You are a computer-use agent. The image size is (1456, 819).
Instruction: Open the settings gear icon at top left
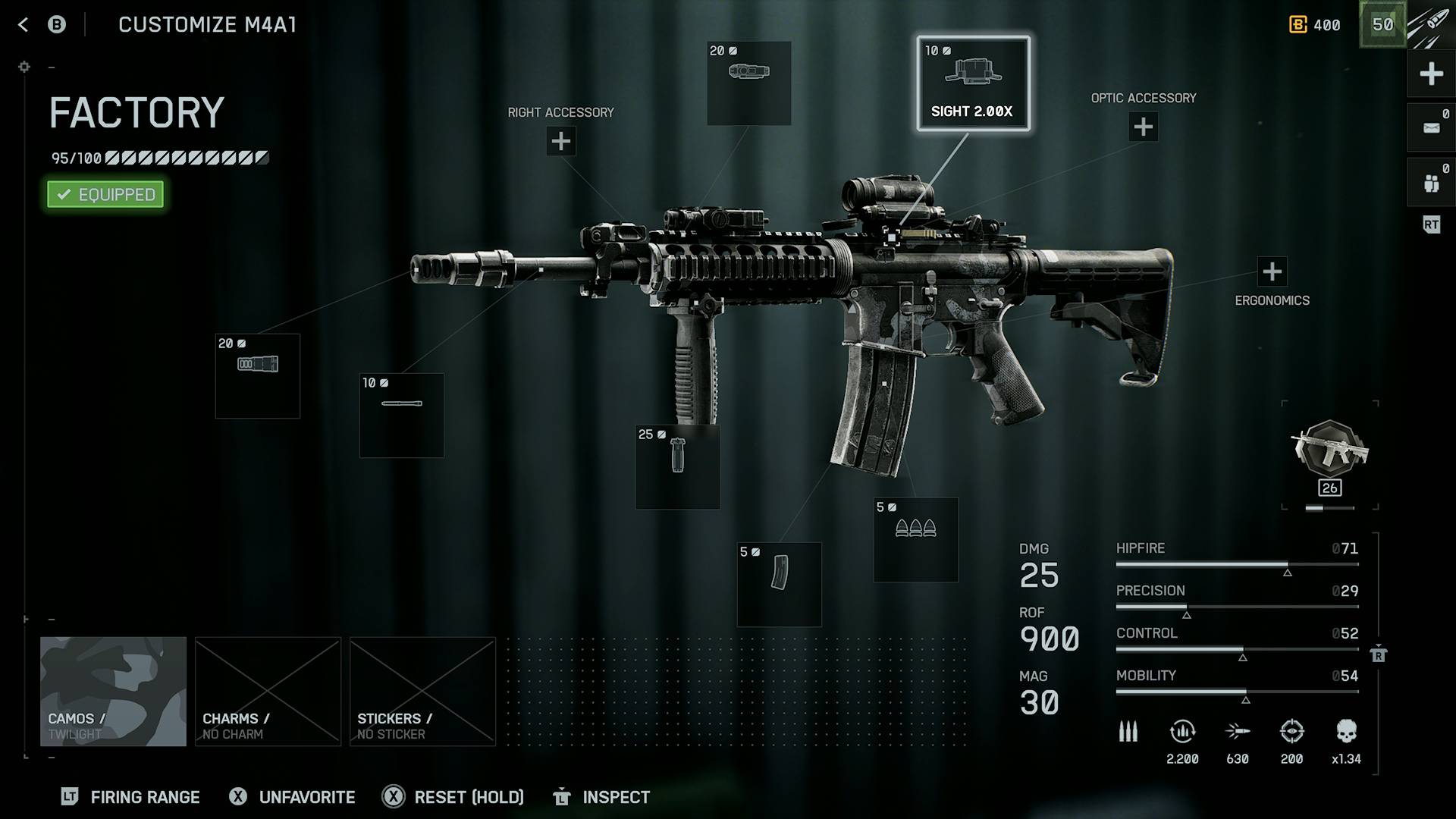pyautogui.click(x=24, y=67)
